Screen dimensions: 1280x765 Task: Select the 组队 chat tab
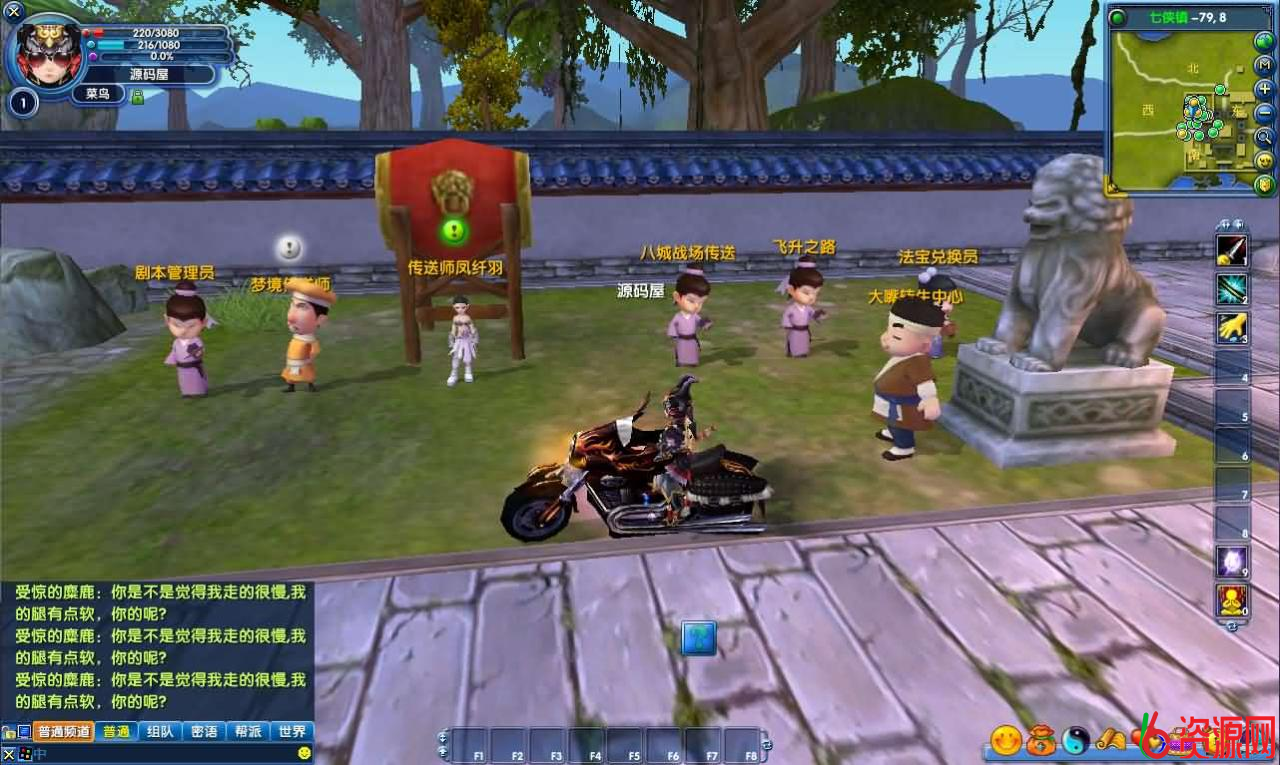160,731
